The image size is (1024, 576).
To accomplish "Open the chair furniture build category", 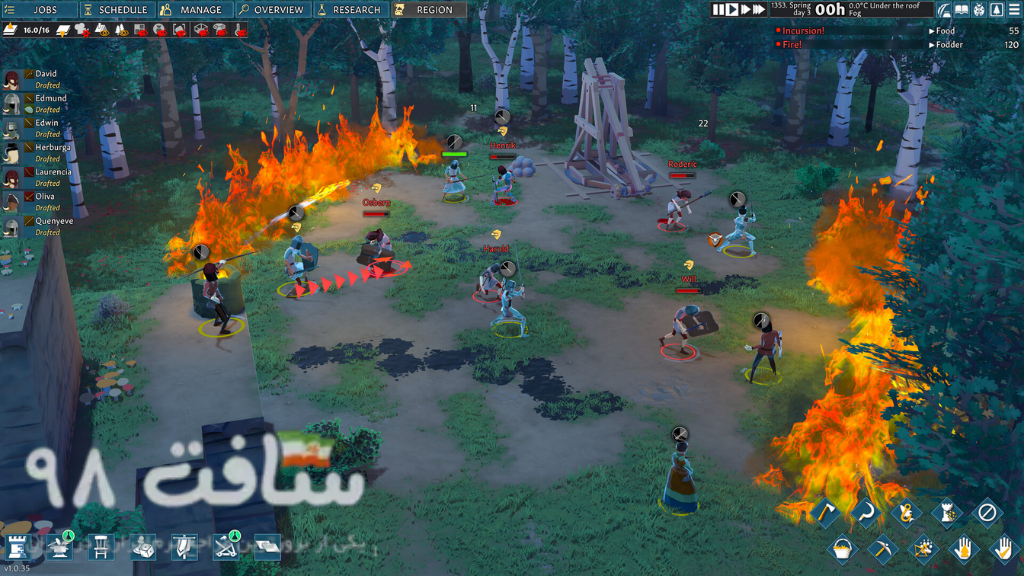I will 102,545.
